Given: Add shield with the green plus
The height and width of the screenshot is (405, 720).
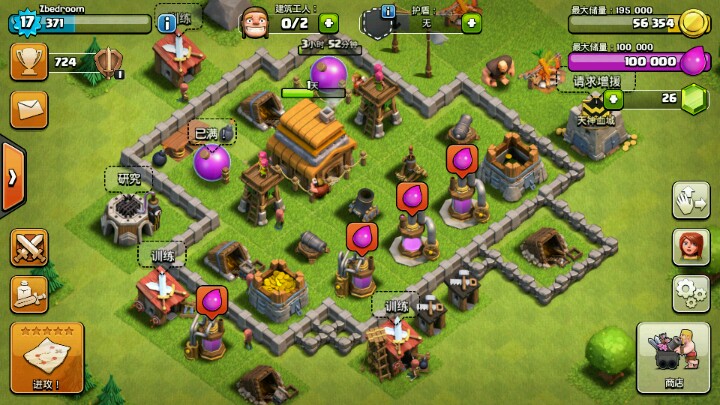Looking at the screenshot, I should (x=471, y=22).
